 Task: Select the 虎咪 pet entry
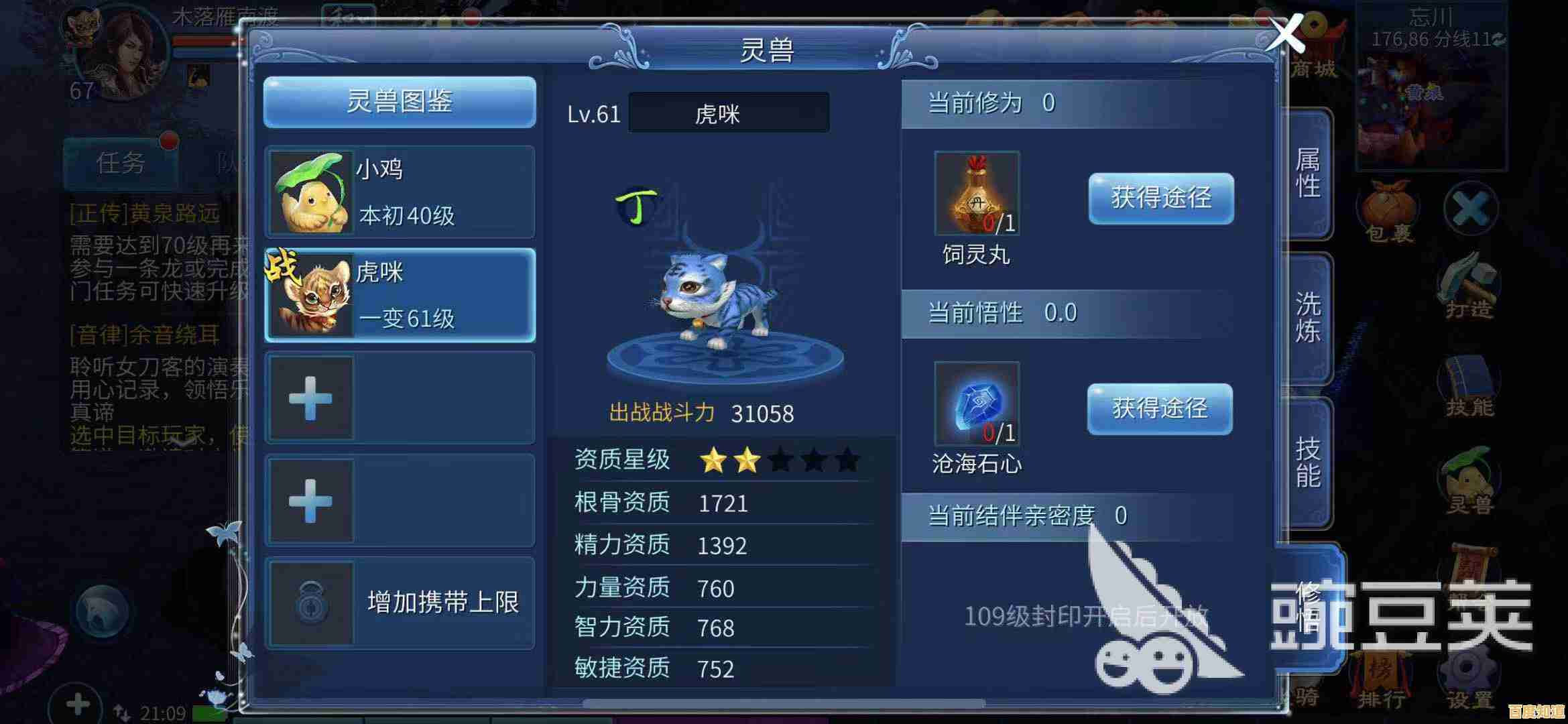[x=400, y=295]
